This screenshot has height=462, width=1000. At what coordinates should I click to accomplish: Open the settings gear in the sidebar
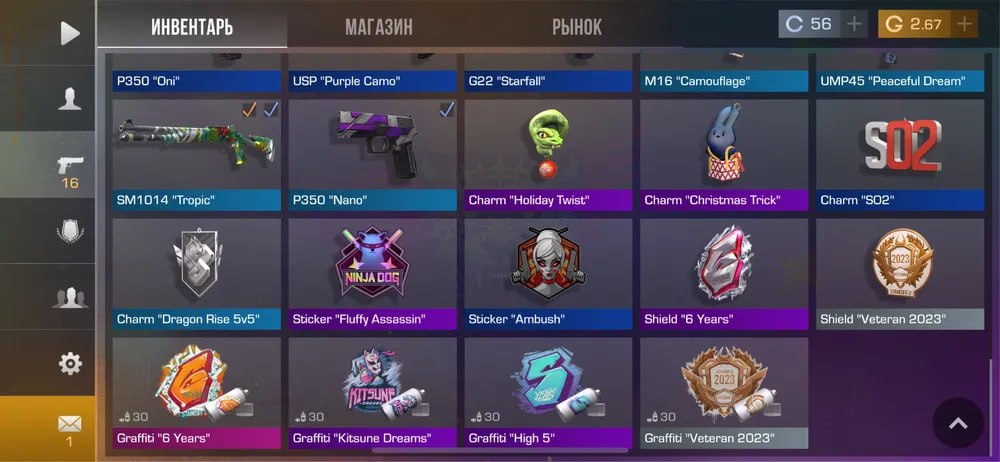(69, 363)
